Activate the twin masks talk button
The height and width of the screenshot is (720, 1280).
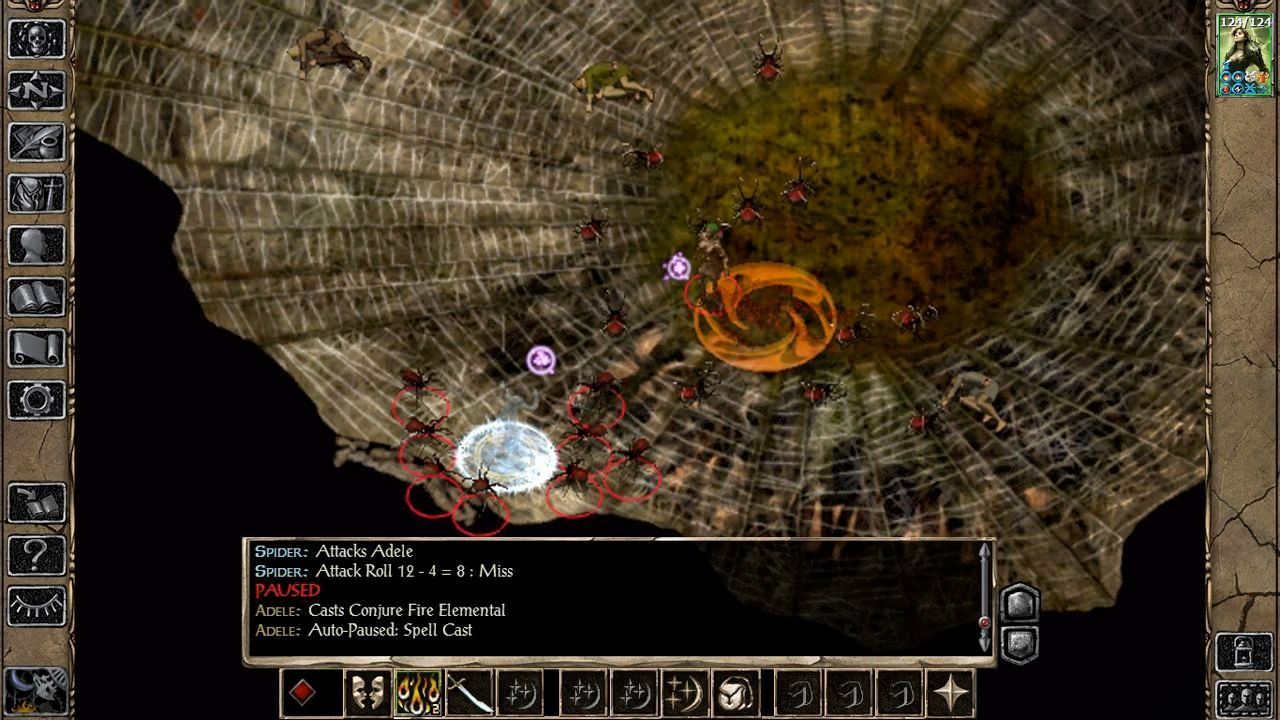click(x=367, y=692)
